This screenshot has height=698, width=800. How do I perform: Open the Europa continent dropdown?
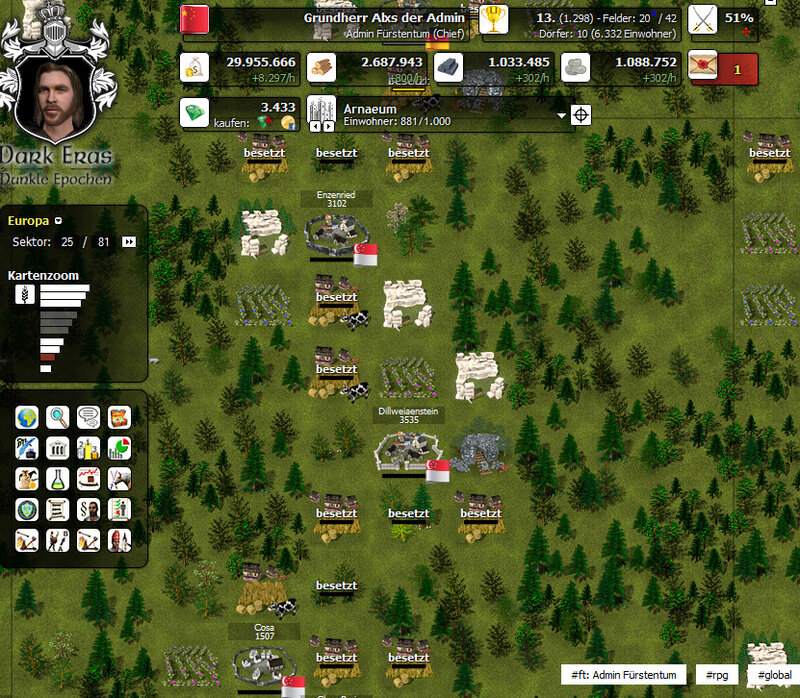[58, 221]
